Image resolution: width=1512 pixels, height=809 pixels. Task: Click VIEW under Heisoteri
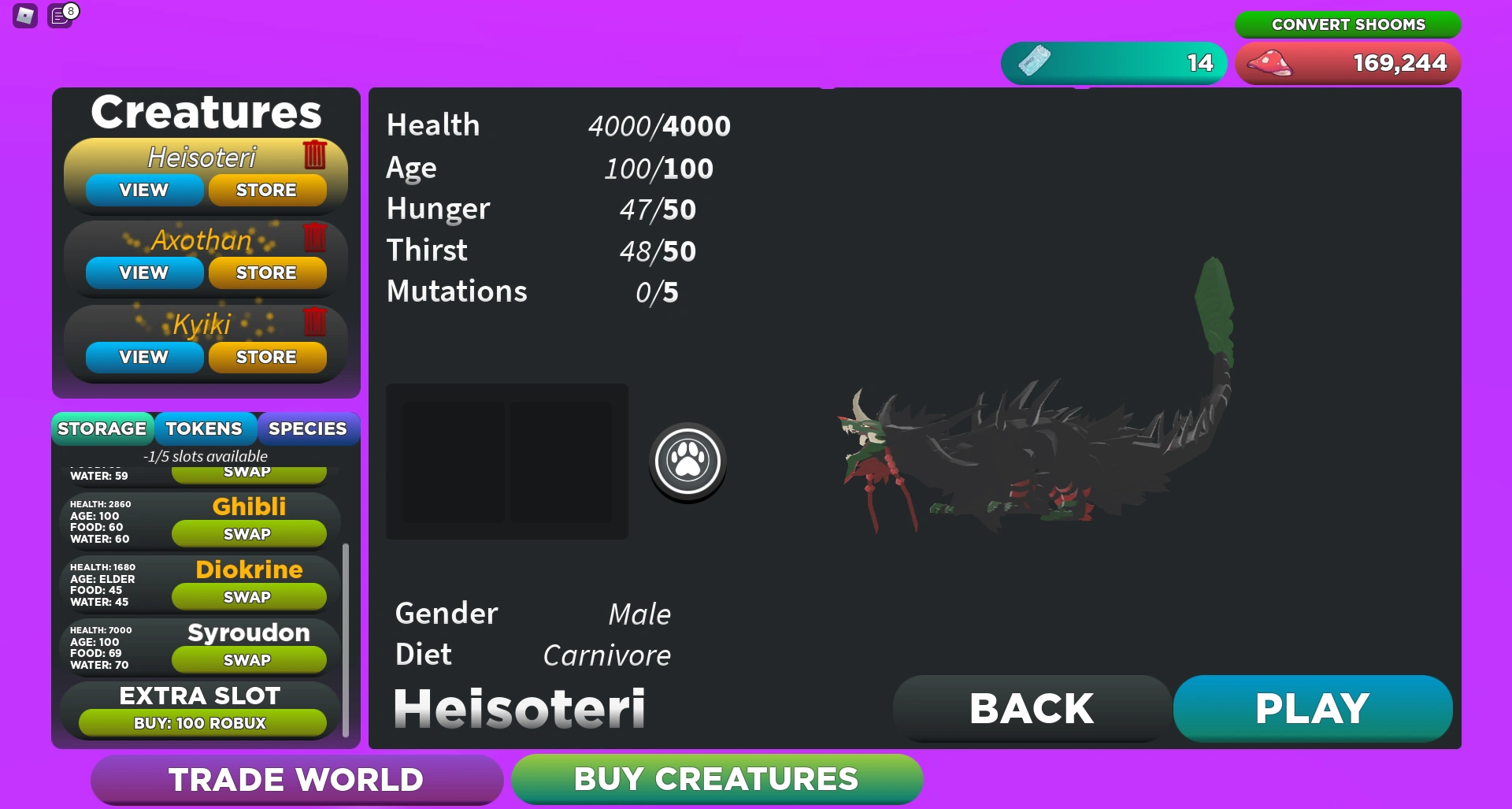[x=143, y=189]
